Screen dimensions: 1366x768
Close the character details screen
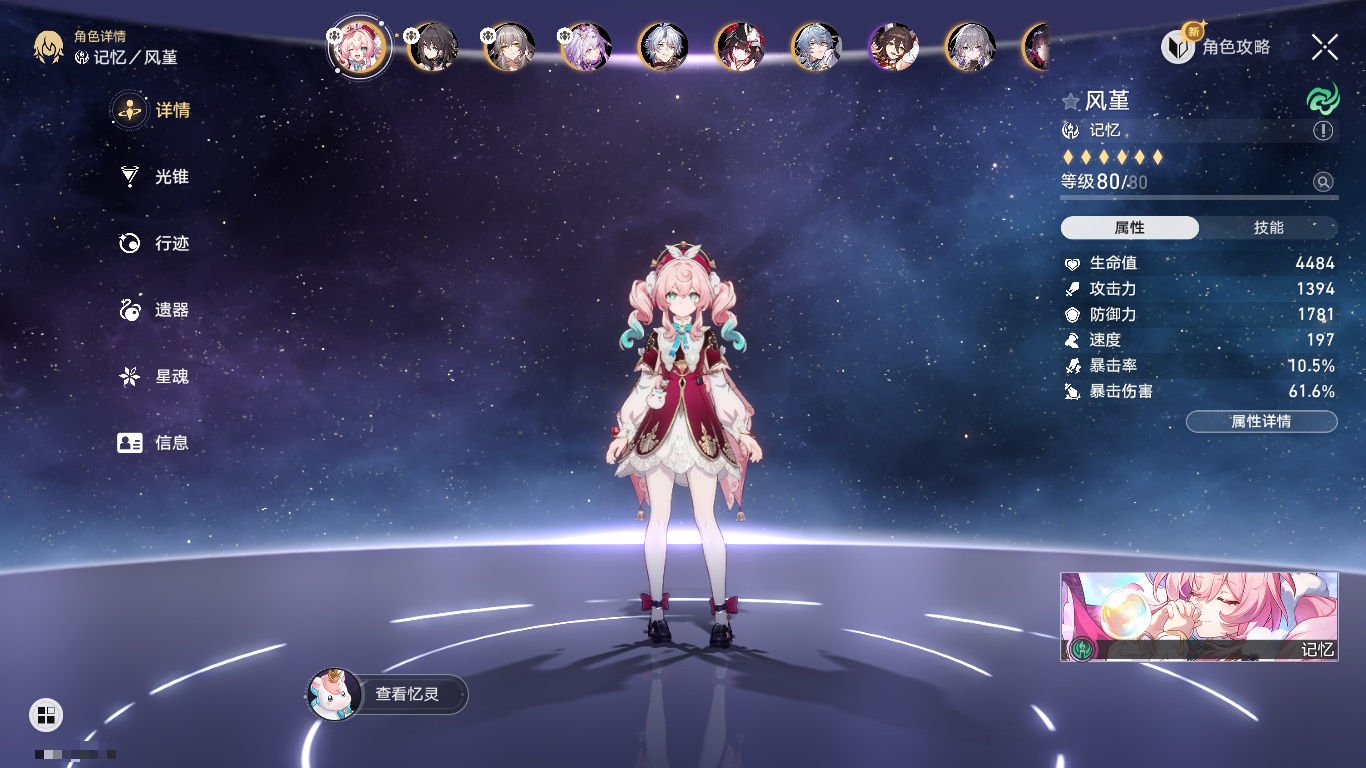(x=1324, y=46)
